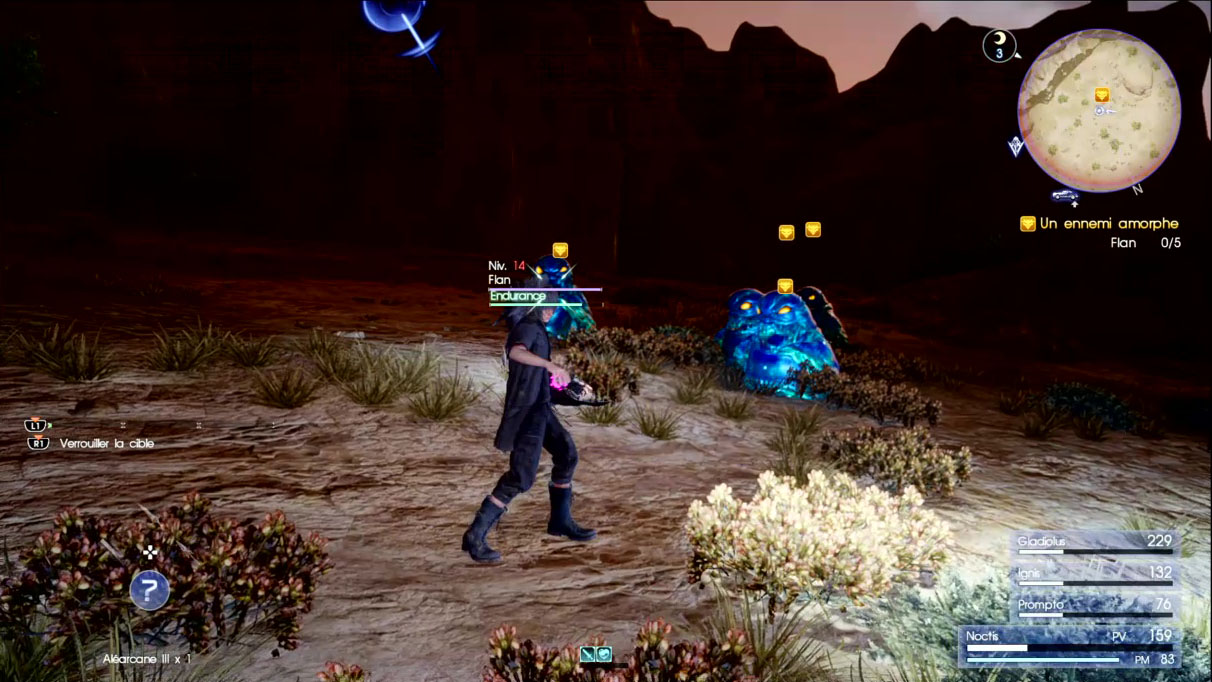Select Gladiolus in the party list
This screenshot has width=1212, height=682.
pyautogui.click(x=1094, y=543)
